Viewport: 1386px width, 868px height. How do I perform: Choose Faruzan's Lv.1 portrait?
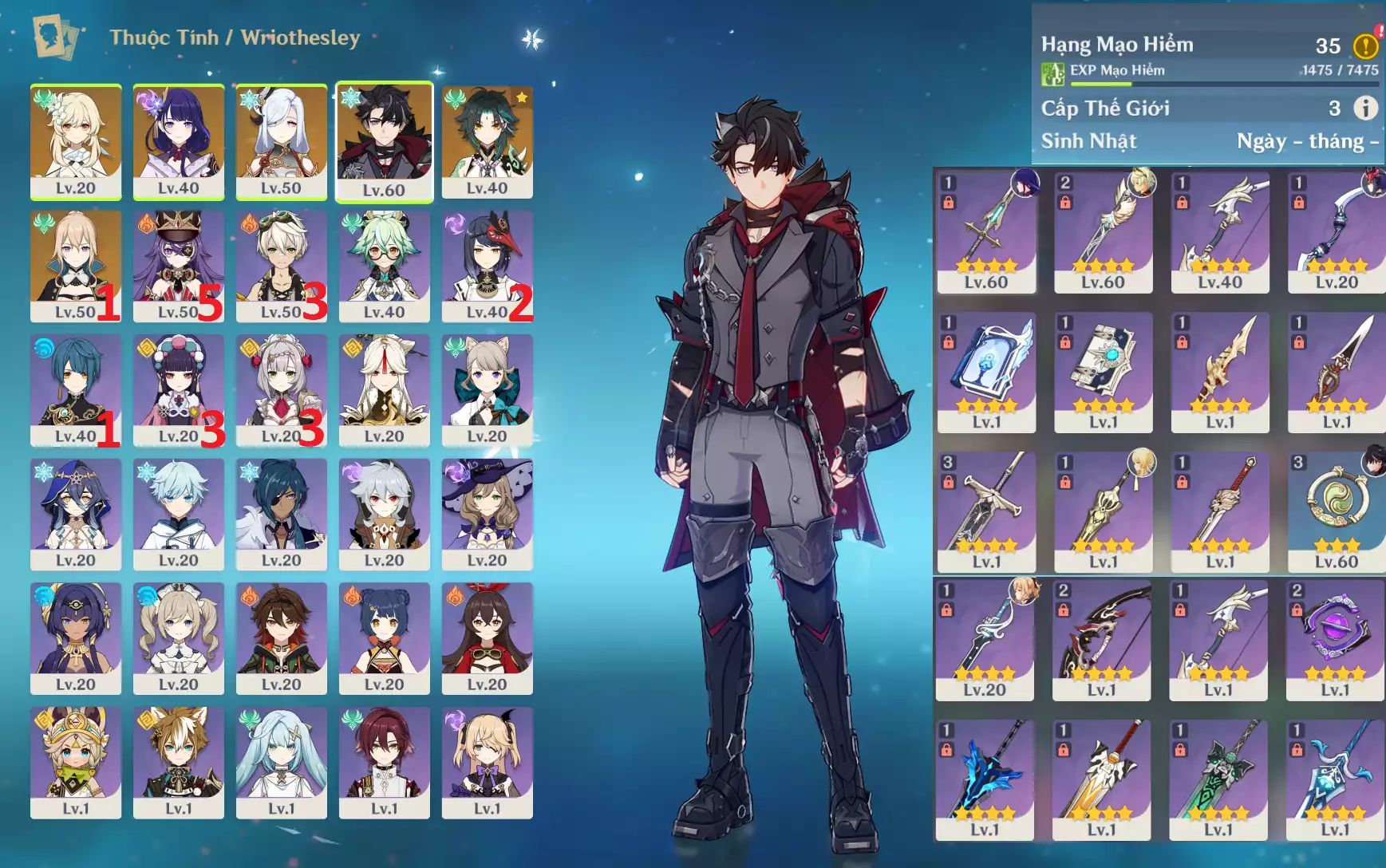click(x=281, y=762)
